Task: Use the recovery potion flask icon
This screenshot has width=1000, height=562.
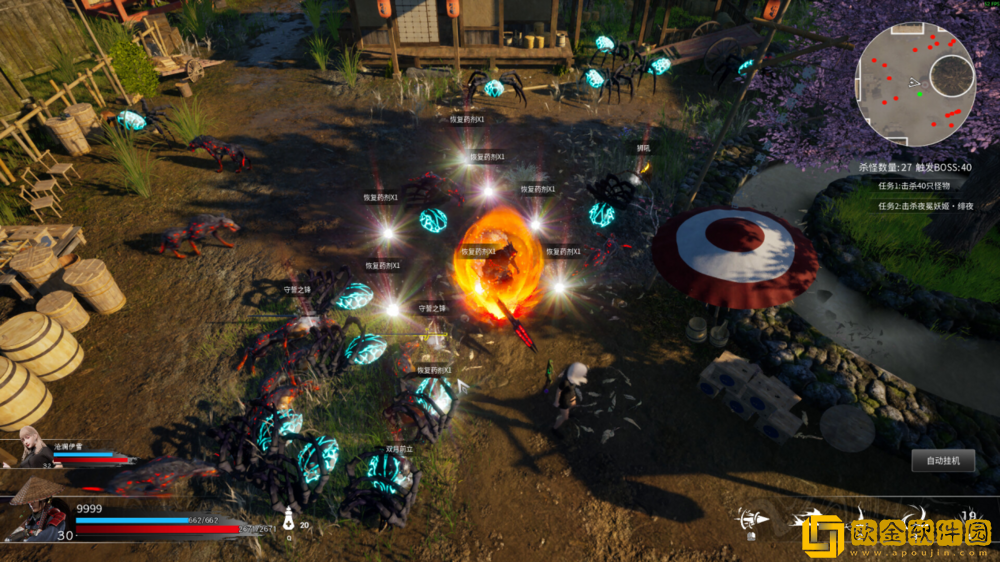Action: click(x=289, y=519)
